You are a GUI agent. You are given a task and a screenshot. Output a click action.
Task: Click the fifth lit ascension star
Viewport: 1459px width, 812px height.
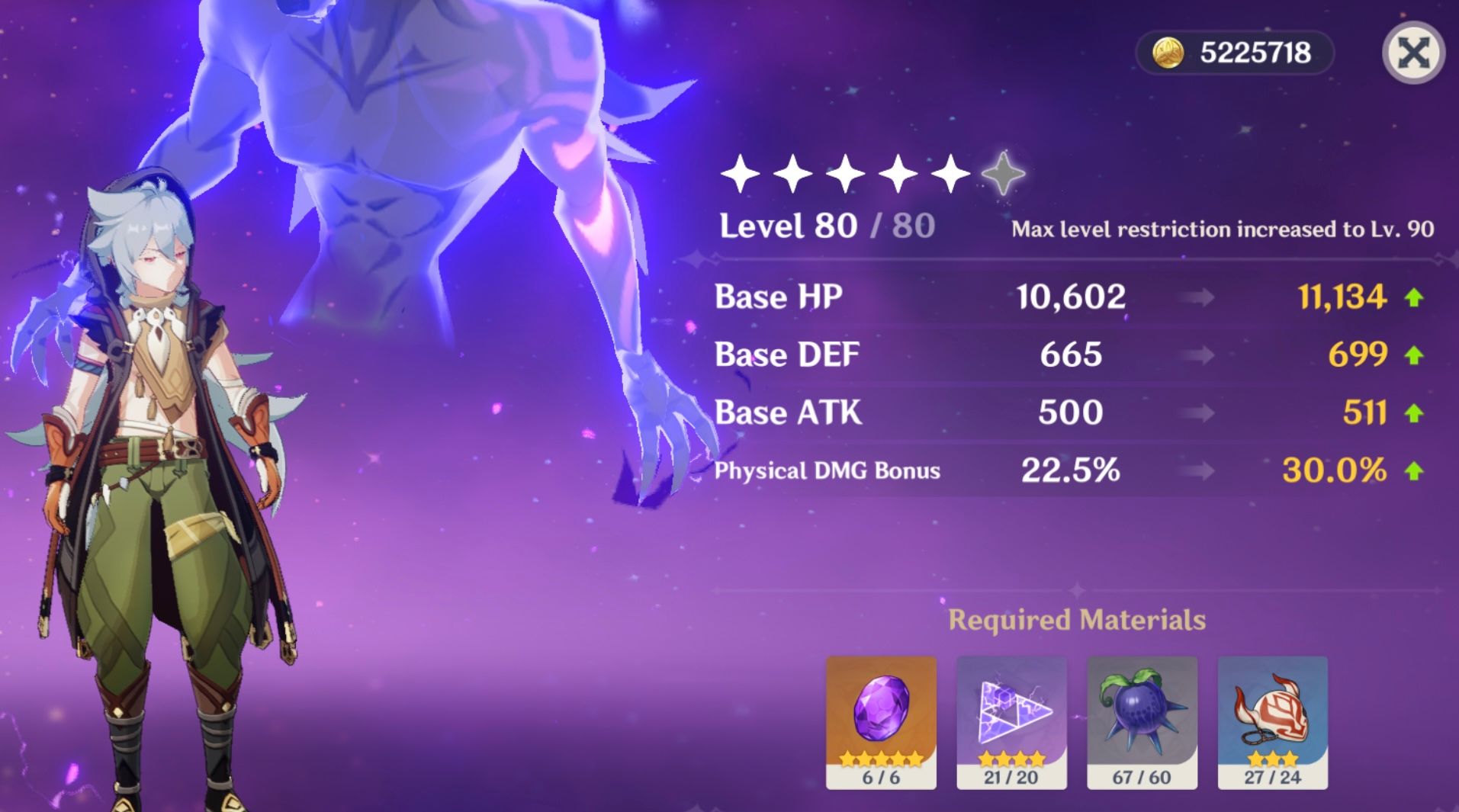(x=953, y=174)
